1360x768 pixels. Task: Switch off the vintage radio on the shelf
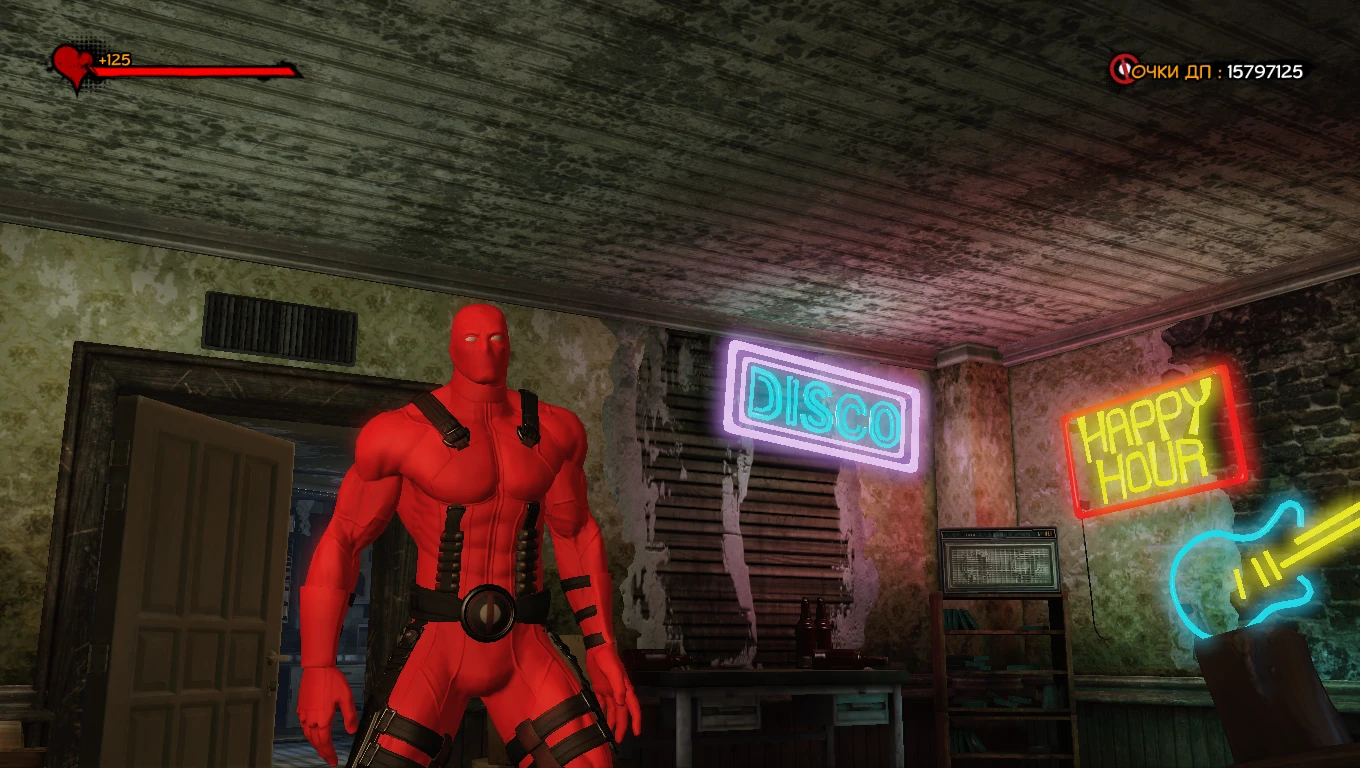tap(1000, 560)
